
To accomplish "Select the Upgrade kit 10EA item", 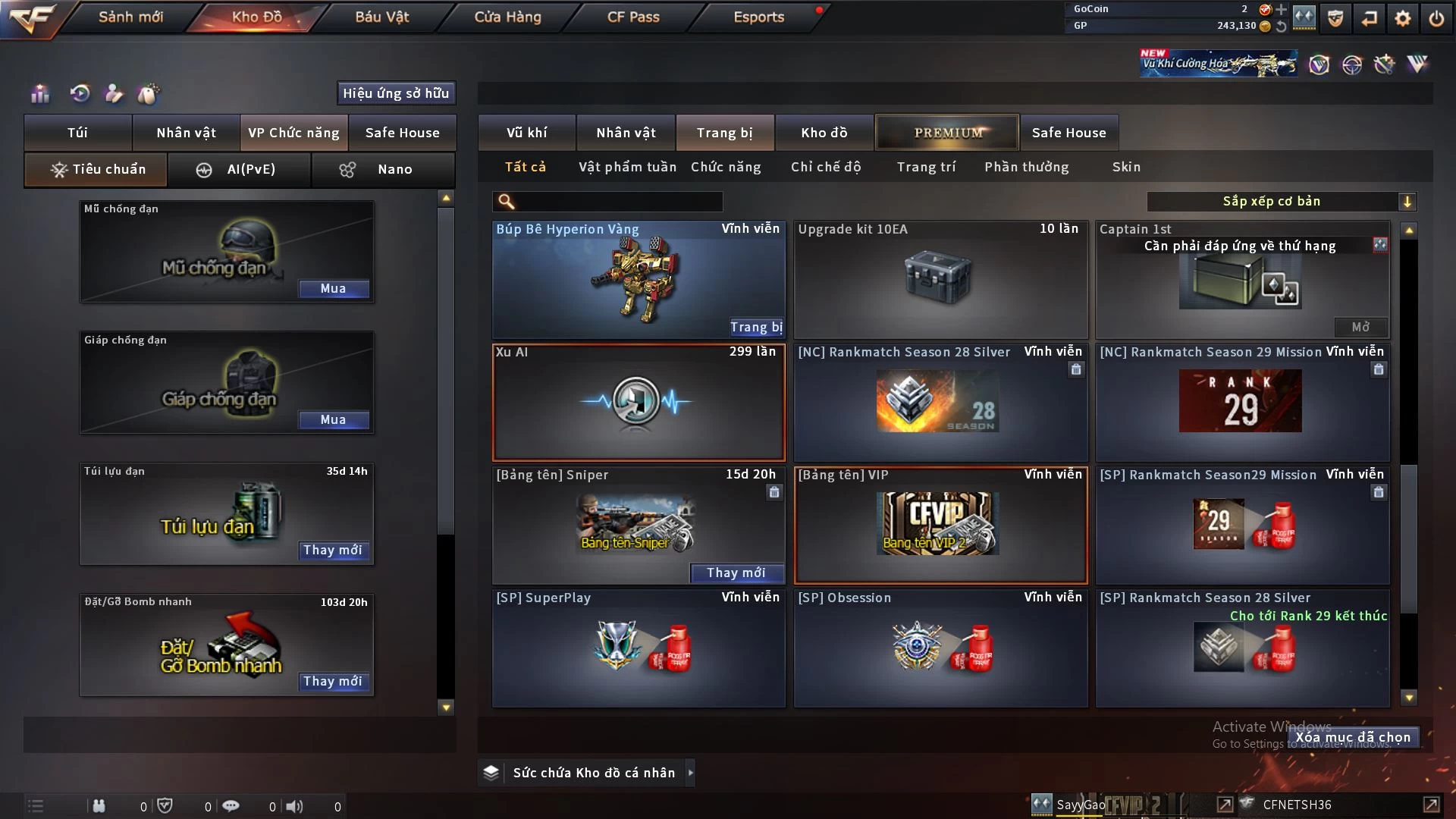I will tap(940, 279).
